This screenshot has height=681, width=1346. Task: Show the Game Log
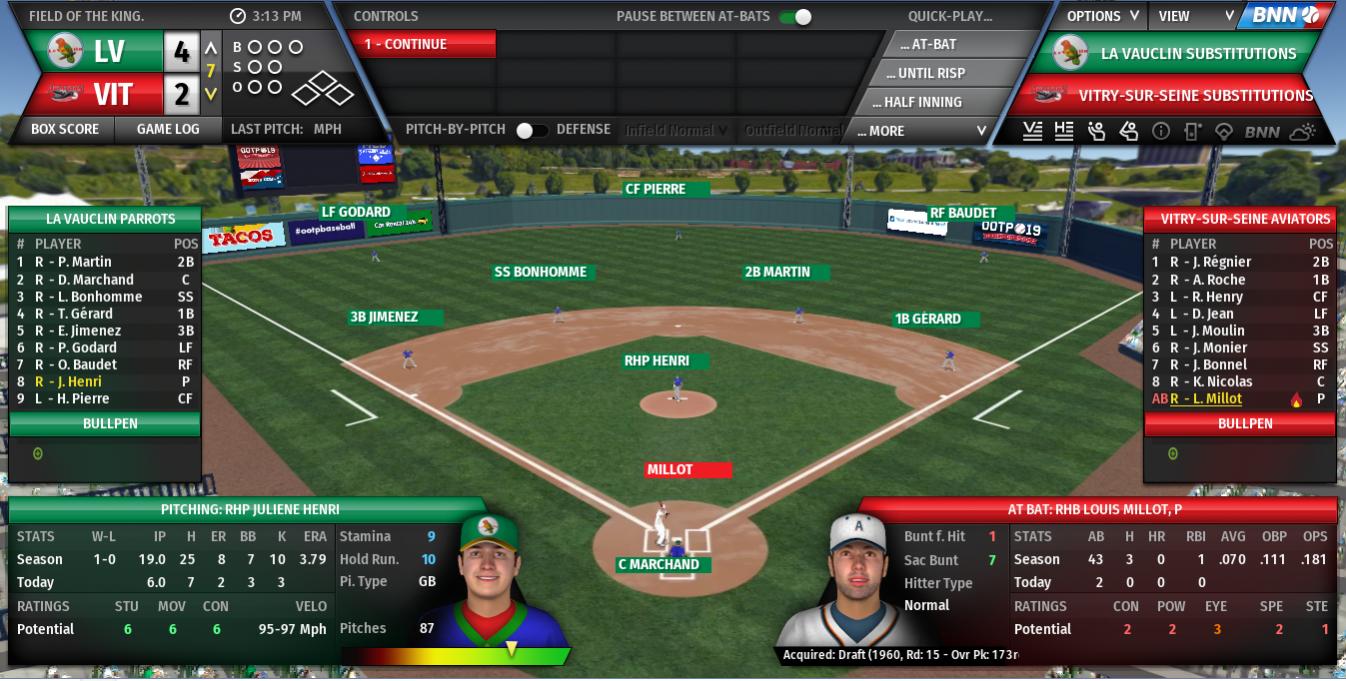pyautogui.click(x=168, y=129)
